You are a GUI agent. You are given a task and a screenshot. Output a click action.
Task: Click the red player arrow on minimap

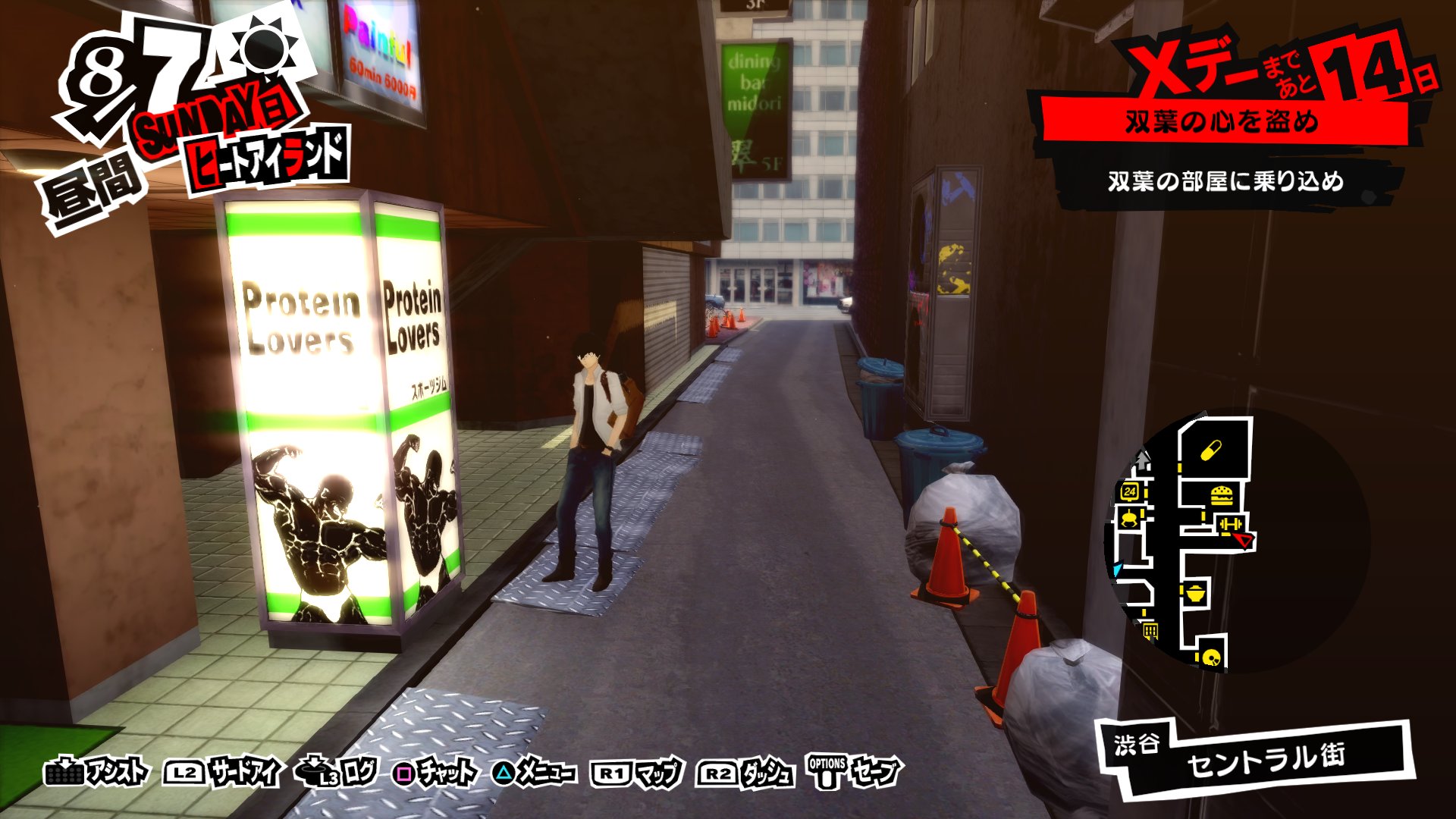click(x=1244, y=539)
